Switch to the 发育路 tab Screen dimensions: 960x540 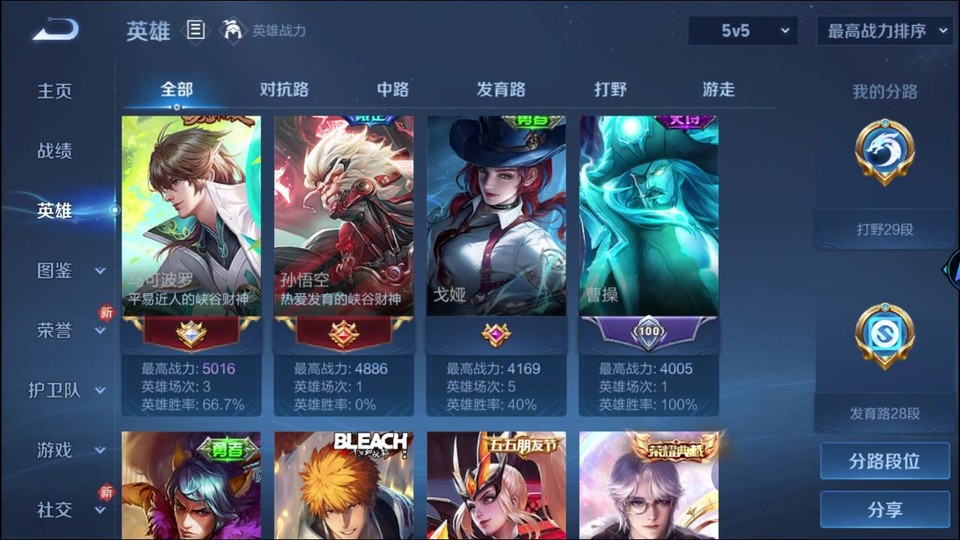501,90
